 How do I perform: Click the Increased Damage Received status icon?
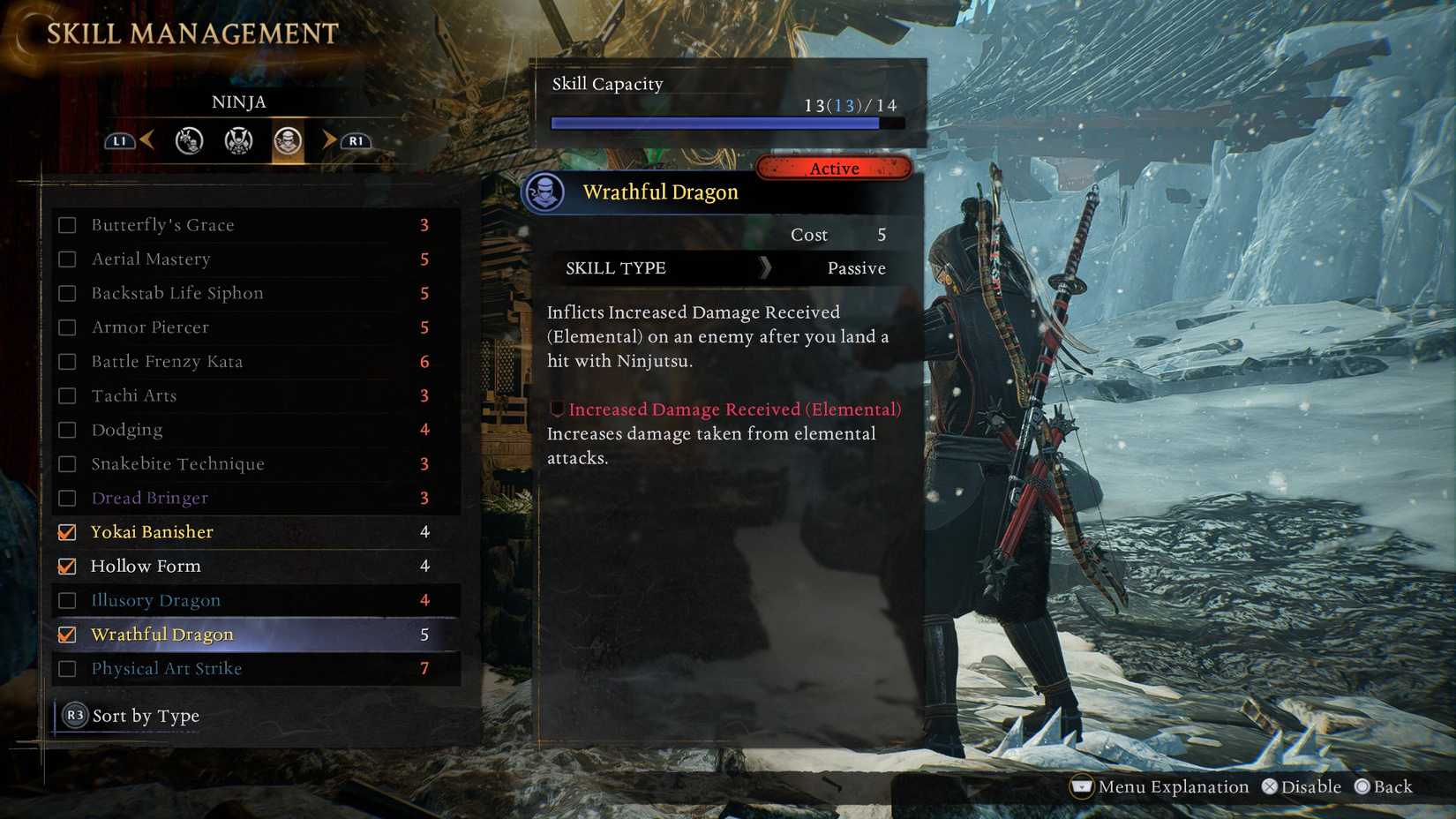556,409
